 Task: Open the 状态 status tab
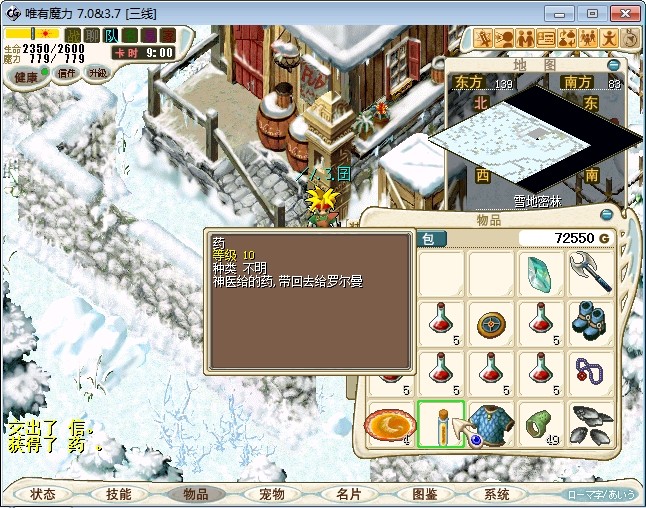pos(42,494)
